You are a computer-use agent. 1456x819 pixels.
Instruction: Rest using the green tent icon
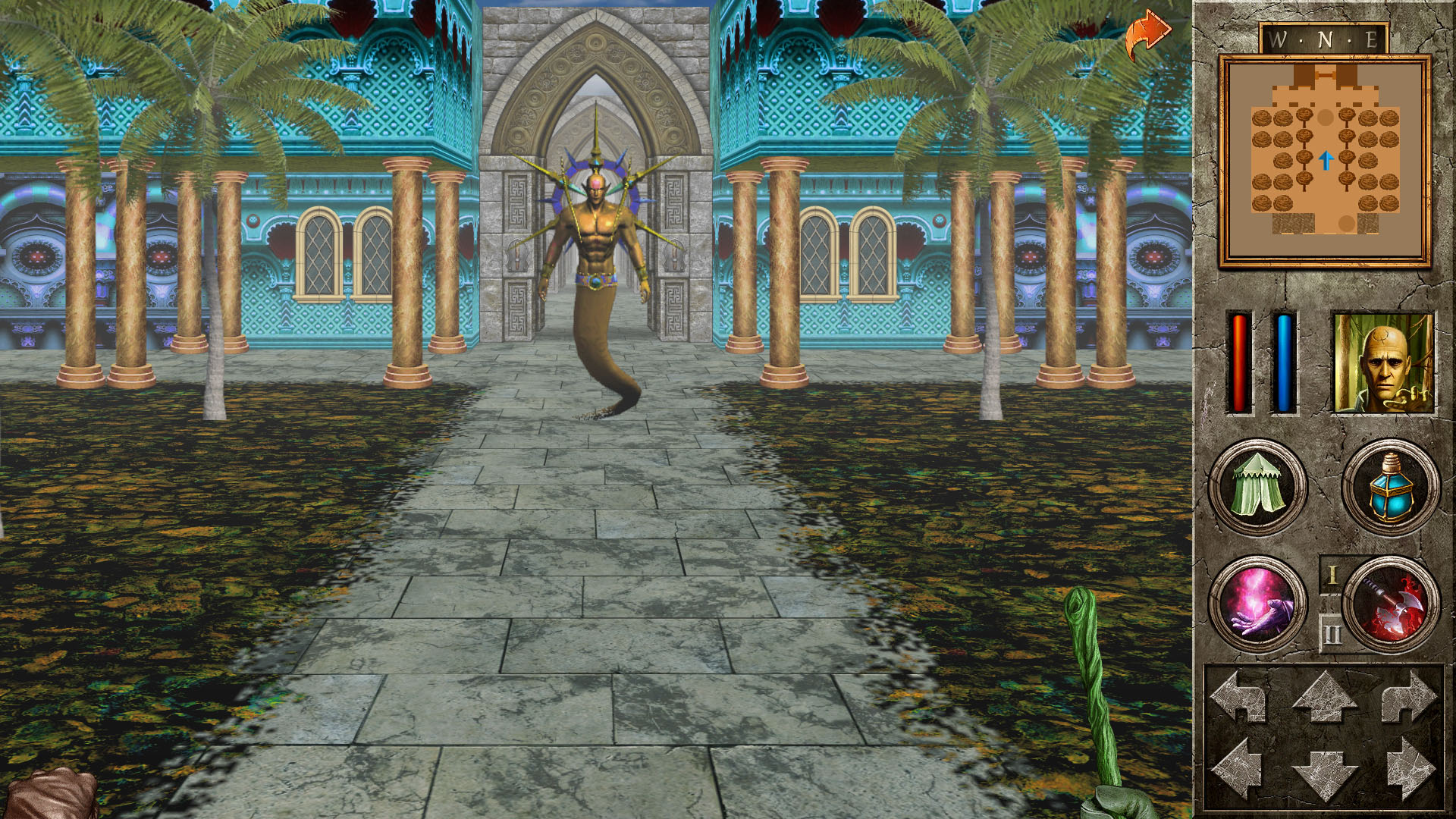[1257, 487]
